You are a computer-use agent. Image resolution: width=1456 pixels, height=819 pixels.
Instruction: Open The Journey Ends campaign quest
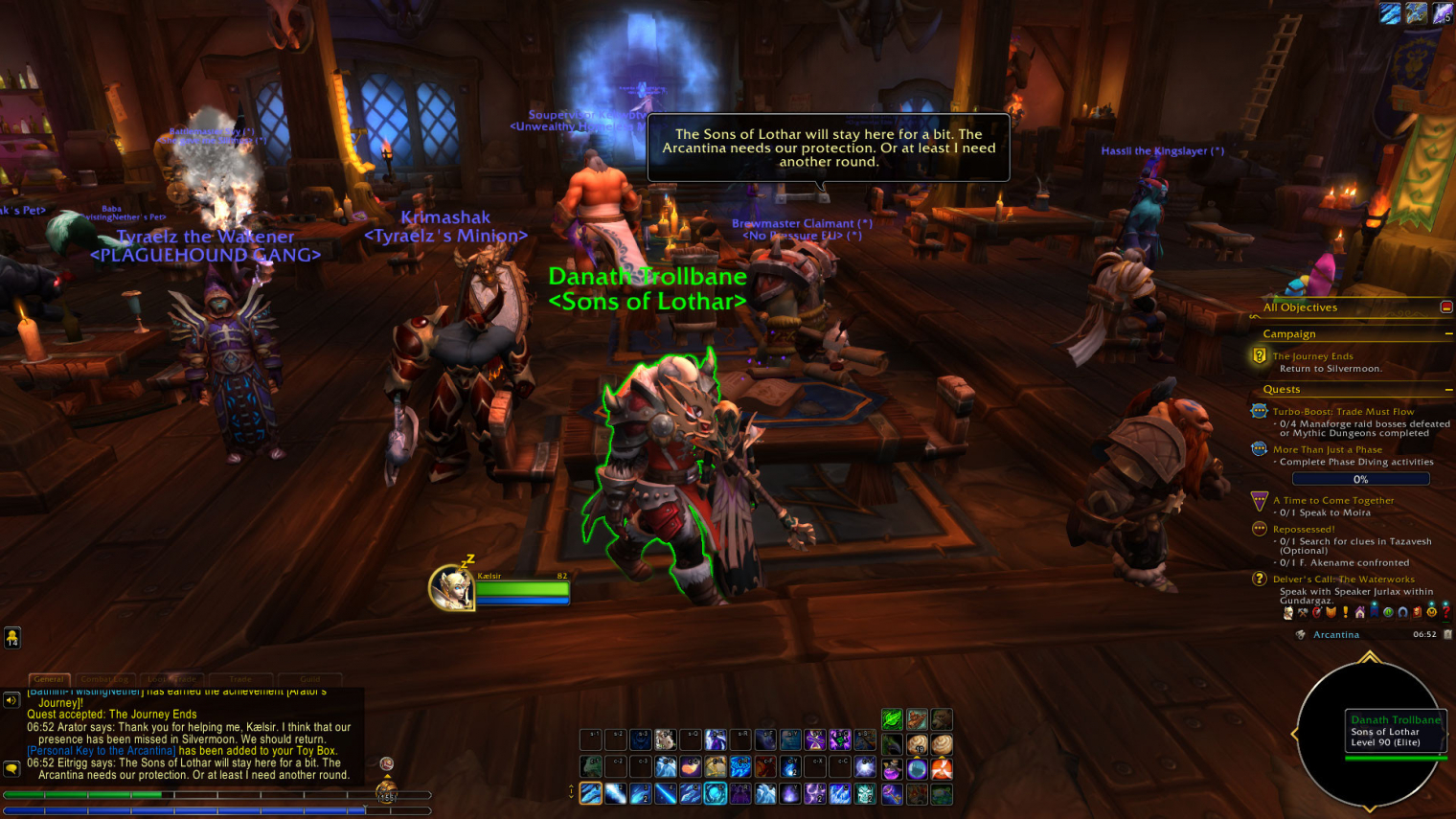click(x=1312, y=356)
